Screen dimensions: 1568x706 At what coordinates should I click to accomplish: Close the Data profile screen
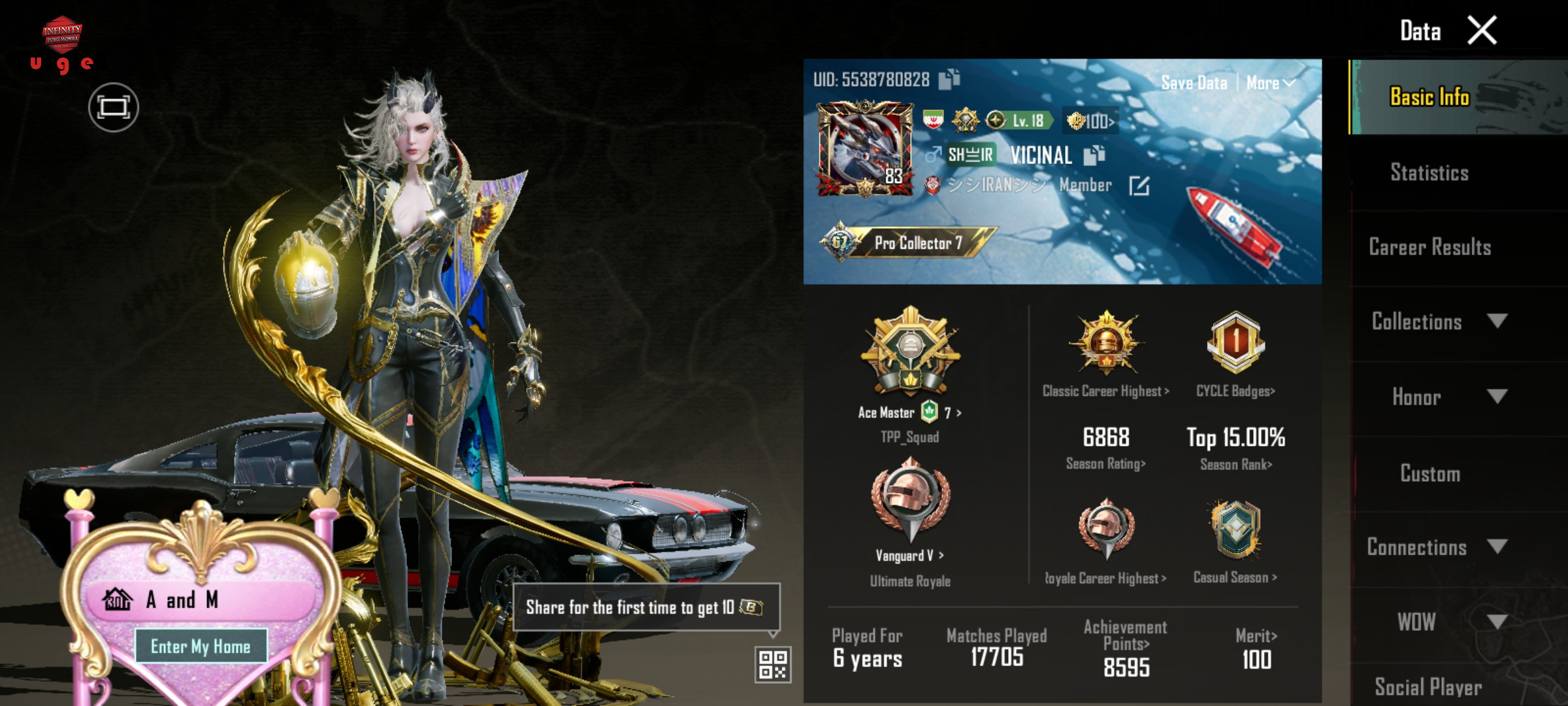click(x=1482, y=30)
